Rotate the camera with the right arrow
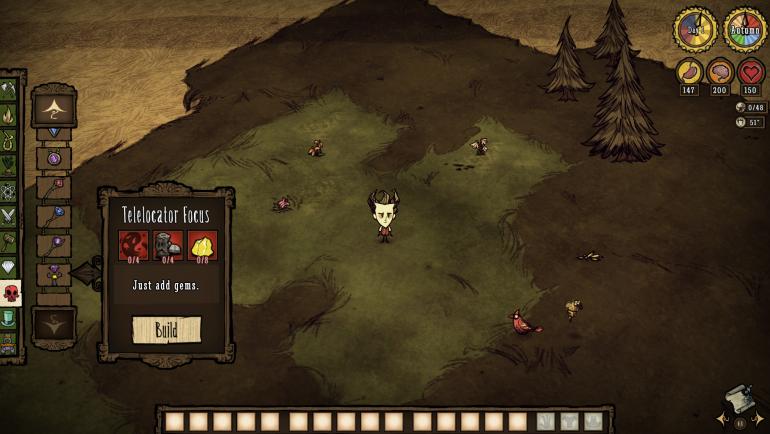Screen dimensions: 770x434 (761, 418)
